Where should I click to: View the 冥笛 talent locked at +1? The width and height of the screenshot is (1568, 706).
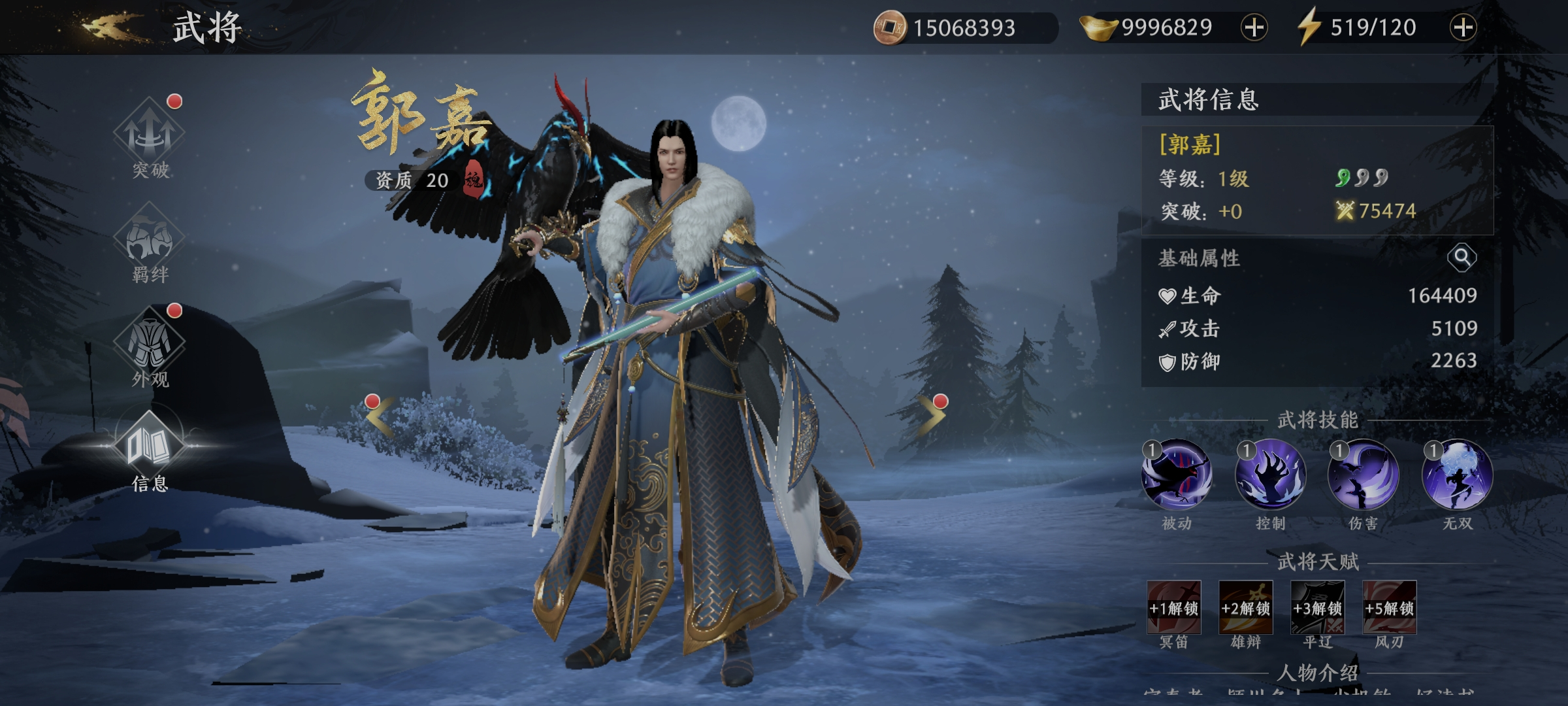click(x=1174, y=607)
